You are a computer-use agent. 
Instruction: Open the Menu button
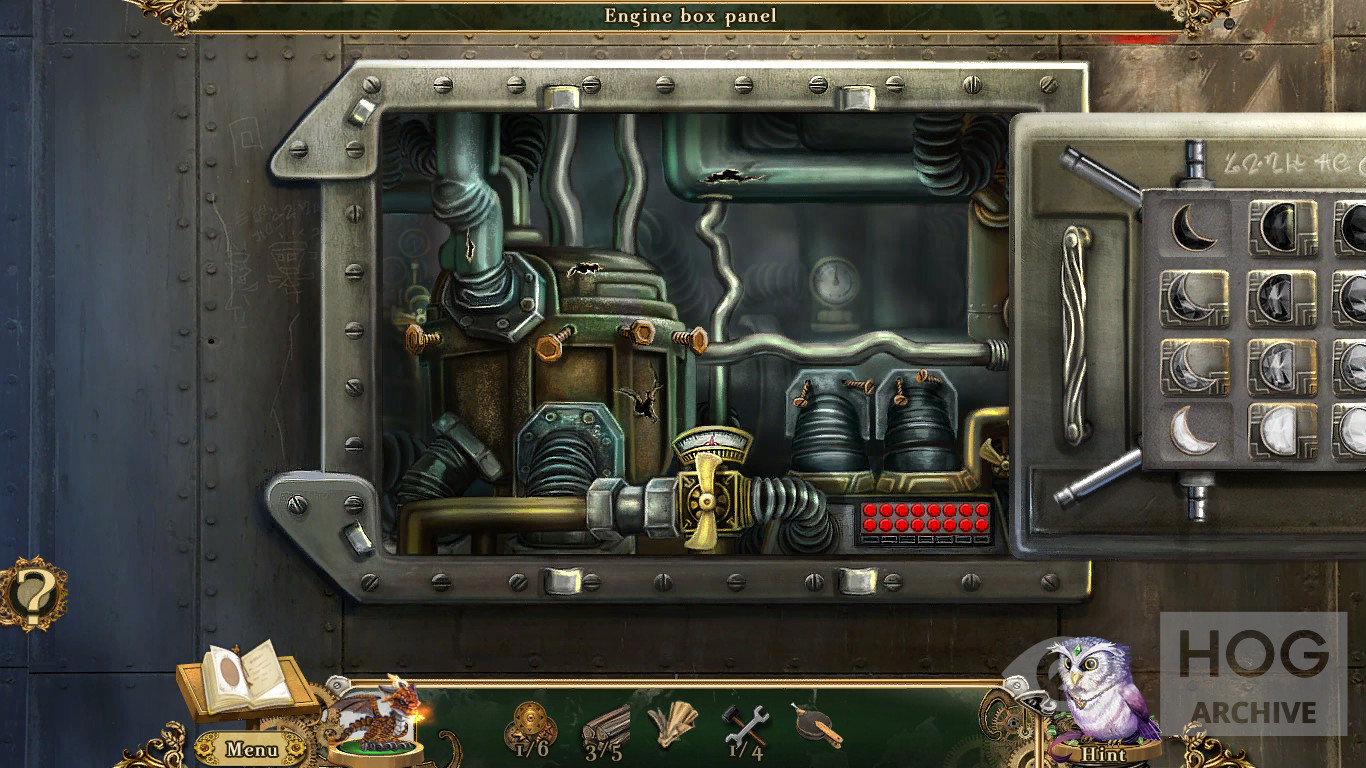click(250, 748)
